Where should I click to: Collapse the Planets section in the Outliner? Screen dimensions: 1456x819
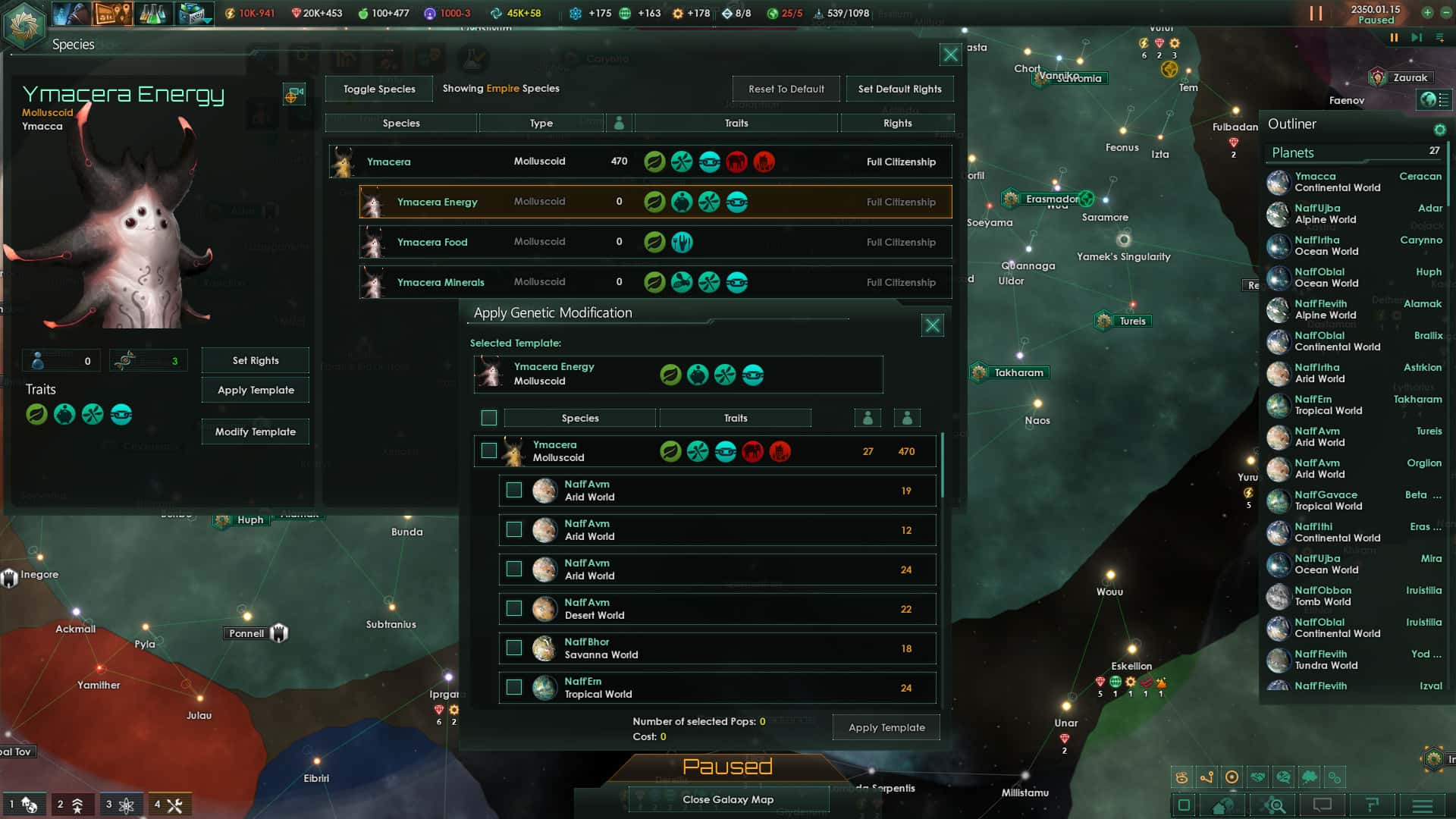coord(1293,152)
